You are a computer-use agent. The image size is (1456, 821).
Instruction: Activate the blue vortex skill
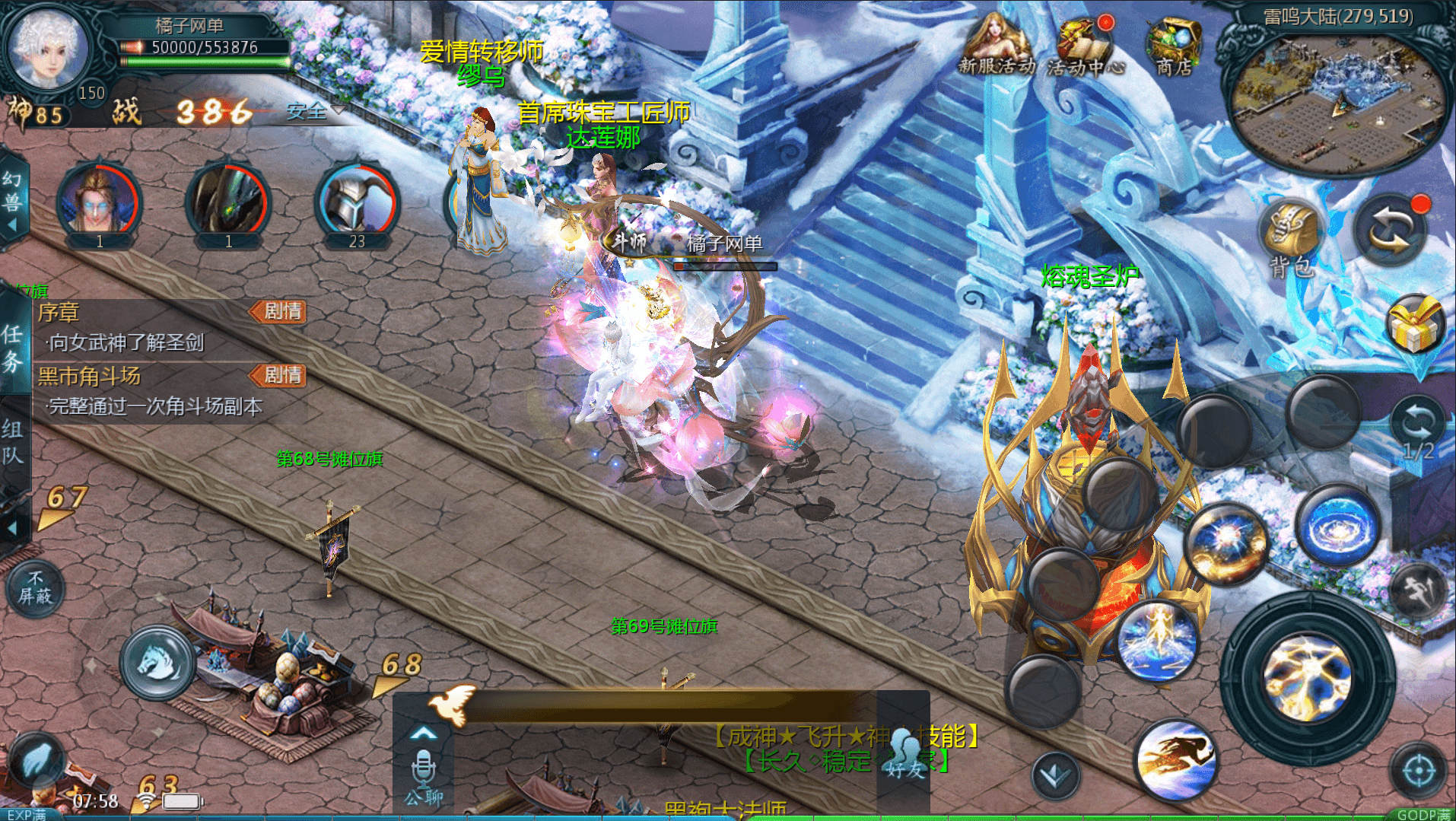click(x=1339, y=527)
